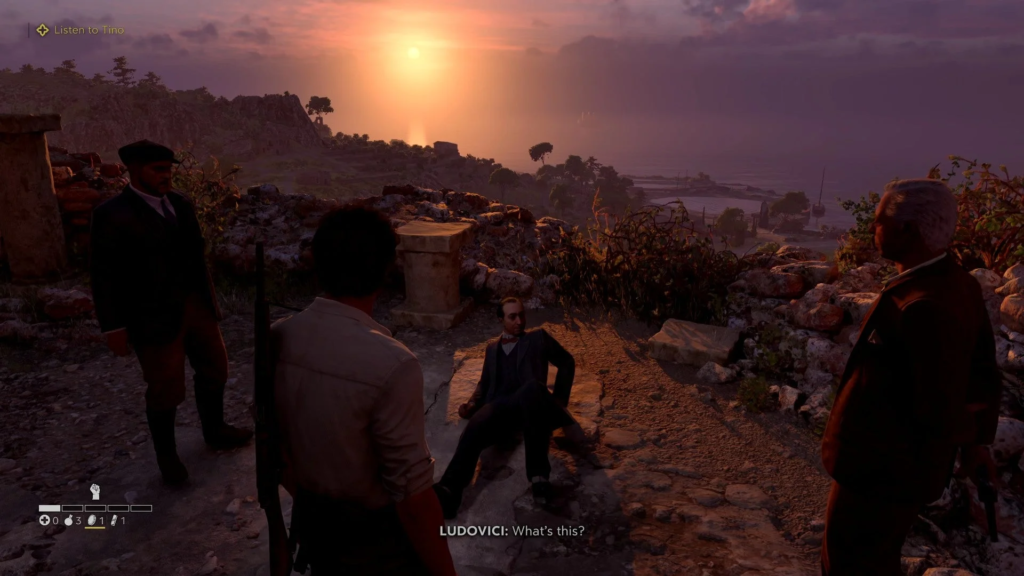
Task: Select the fist melee weapon icon
Action: (x=95, y=491)
